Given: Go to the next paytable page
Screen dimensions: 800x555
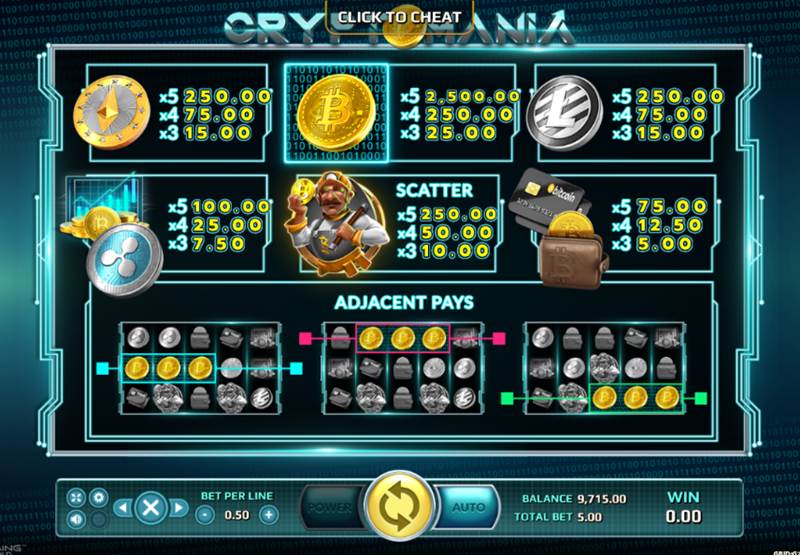Looking at the screenshot, I should coord(178,508).
